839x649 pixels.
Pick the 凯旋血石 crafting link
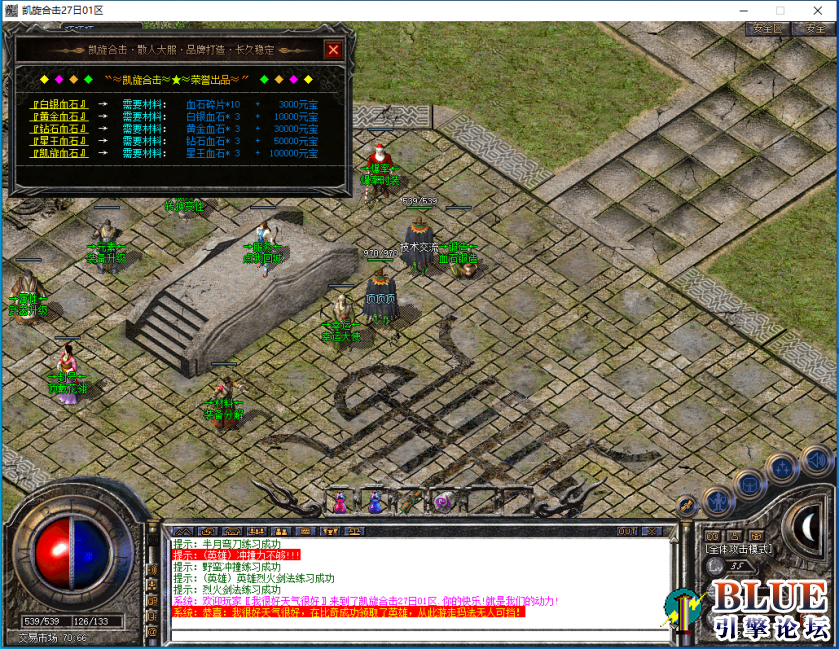tap(60, 154)
